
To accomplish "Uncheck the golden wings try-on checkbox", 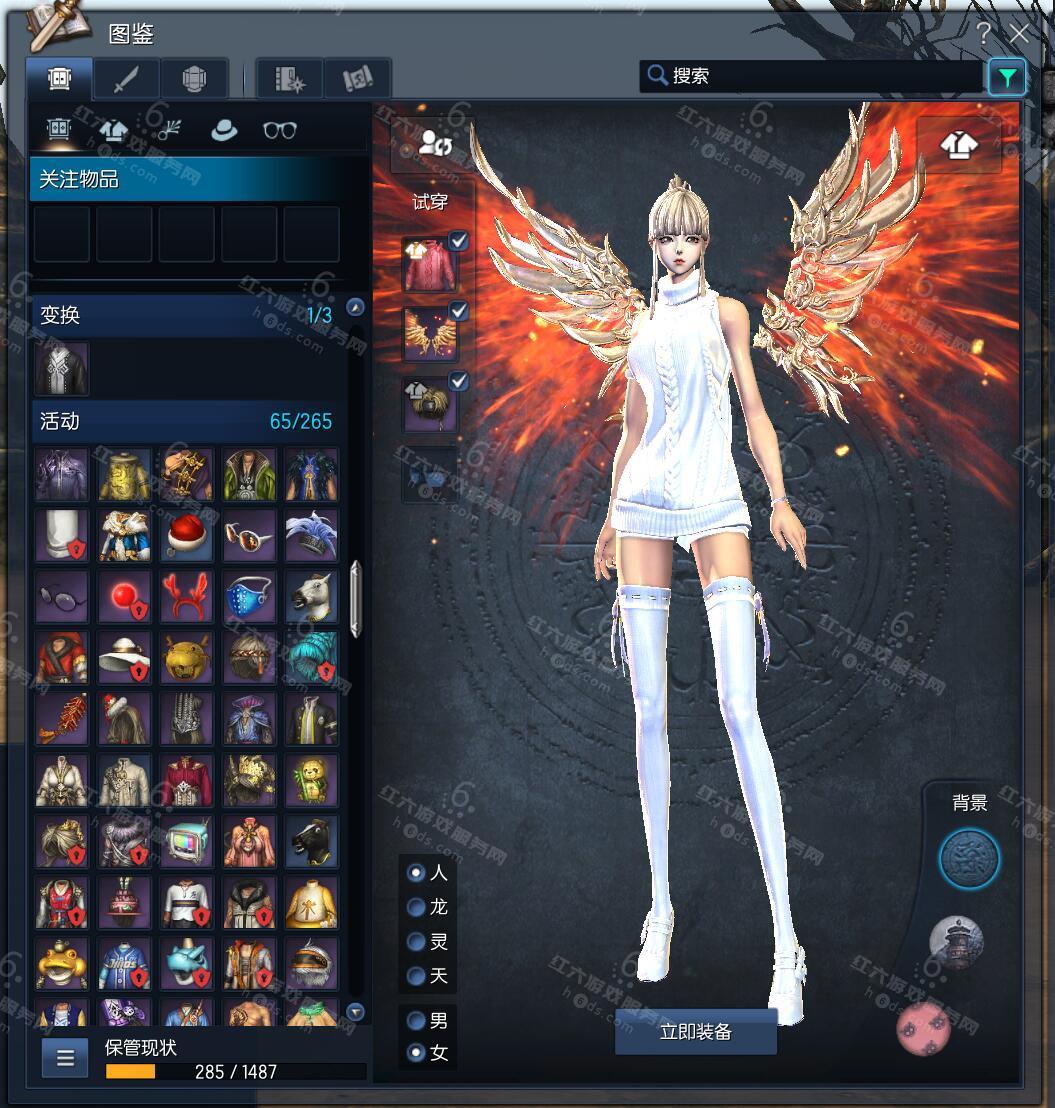I will tap(458, 312).
